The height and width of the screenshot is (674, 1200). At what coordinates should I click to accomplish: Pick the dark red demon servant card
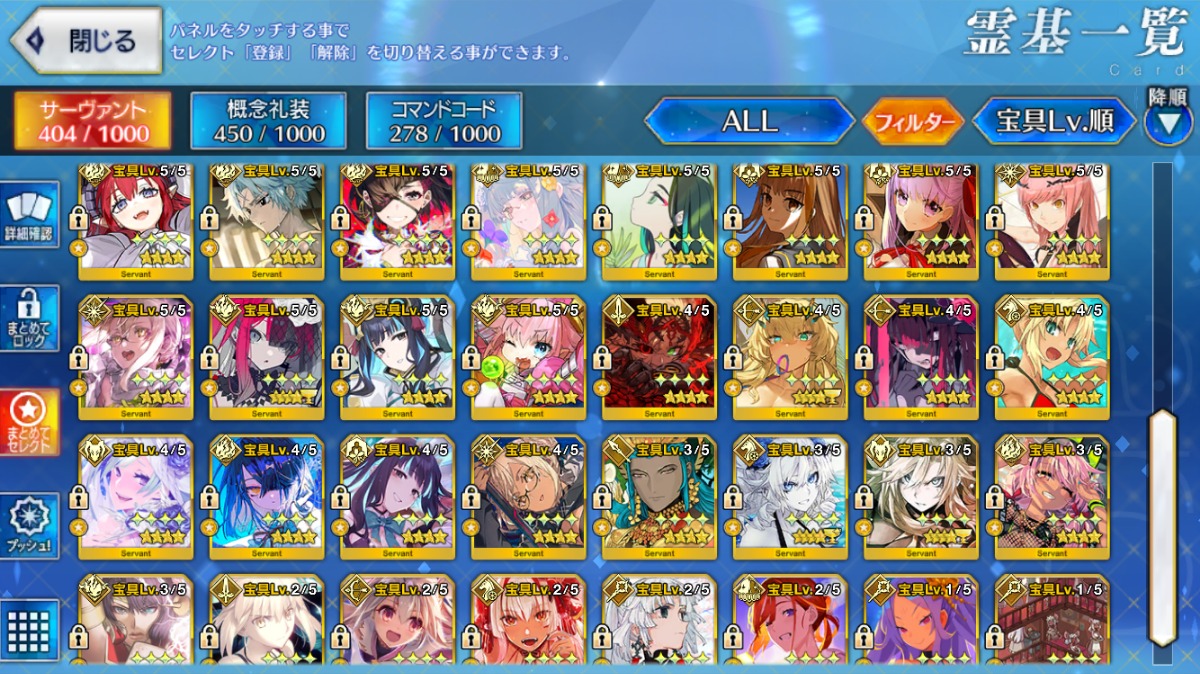tap(659, 357)
